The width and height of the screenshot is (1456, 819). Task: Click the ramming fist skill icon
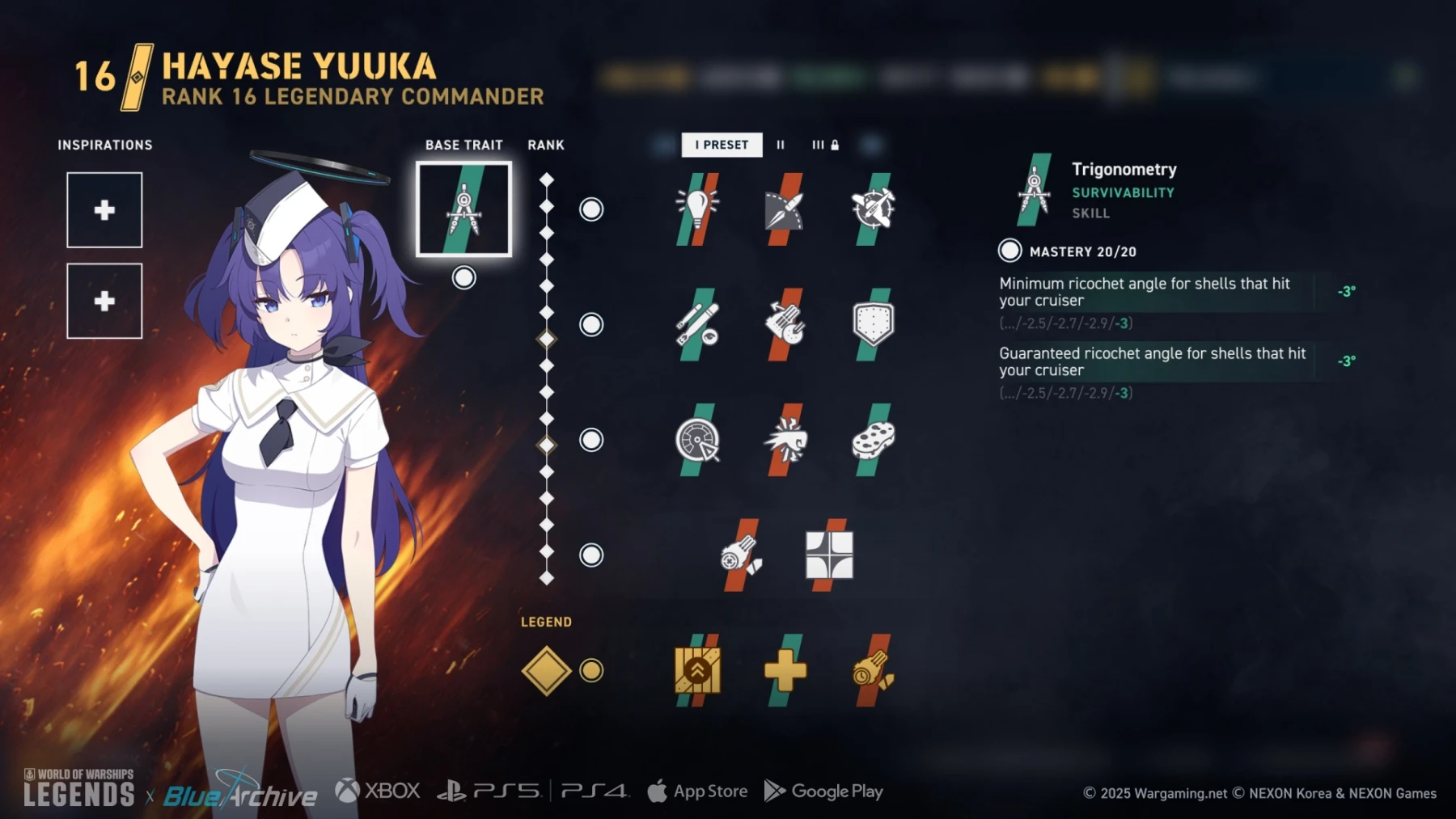pyautogui.click(x=783, y=441)
